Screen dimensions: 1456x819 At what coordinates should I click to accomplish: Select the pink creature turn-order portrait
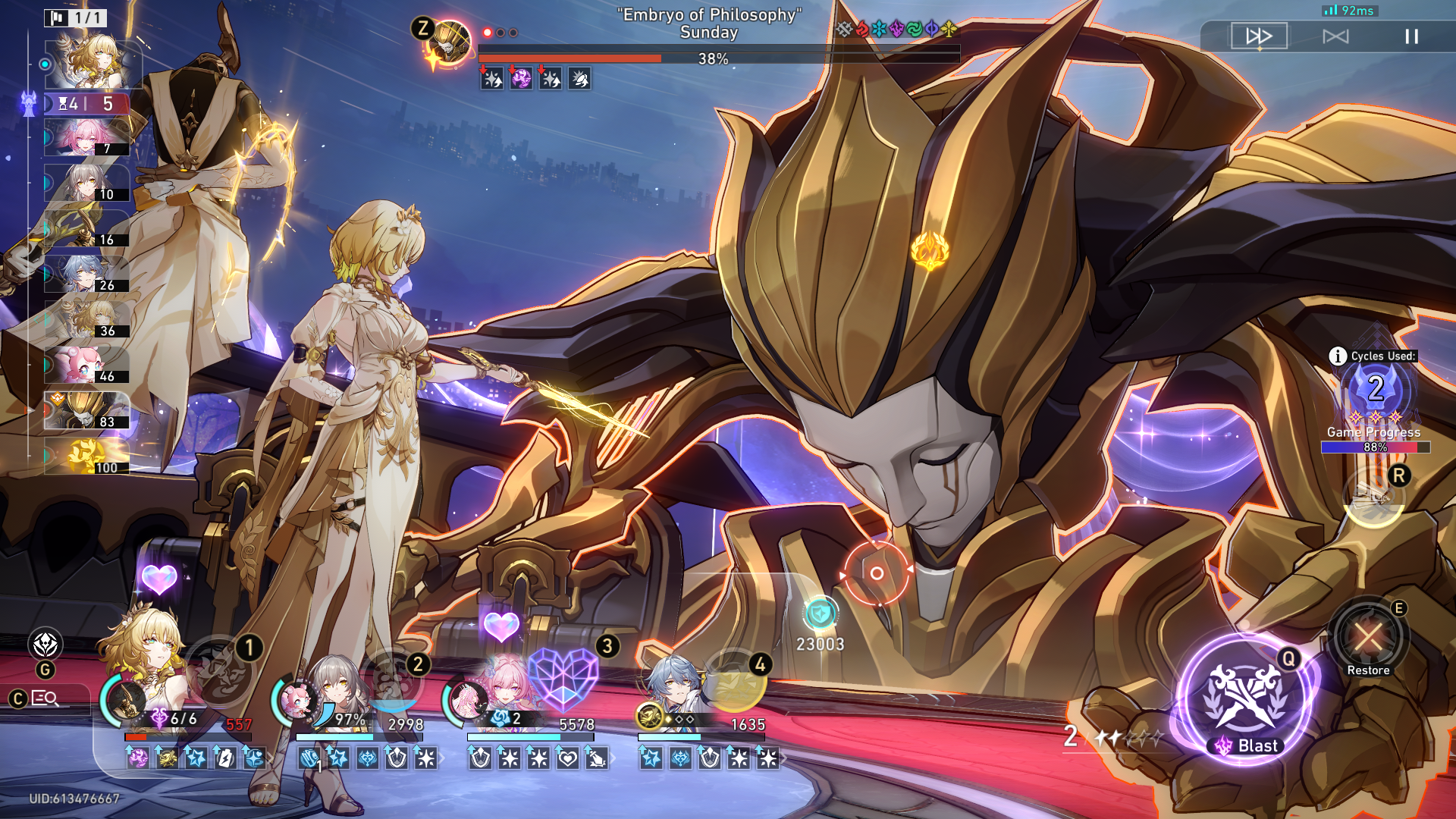point(86,366)
